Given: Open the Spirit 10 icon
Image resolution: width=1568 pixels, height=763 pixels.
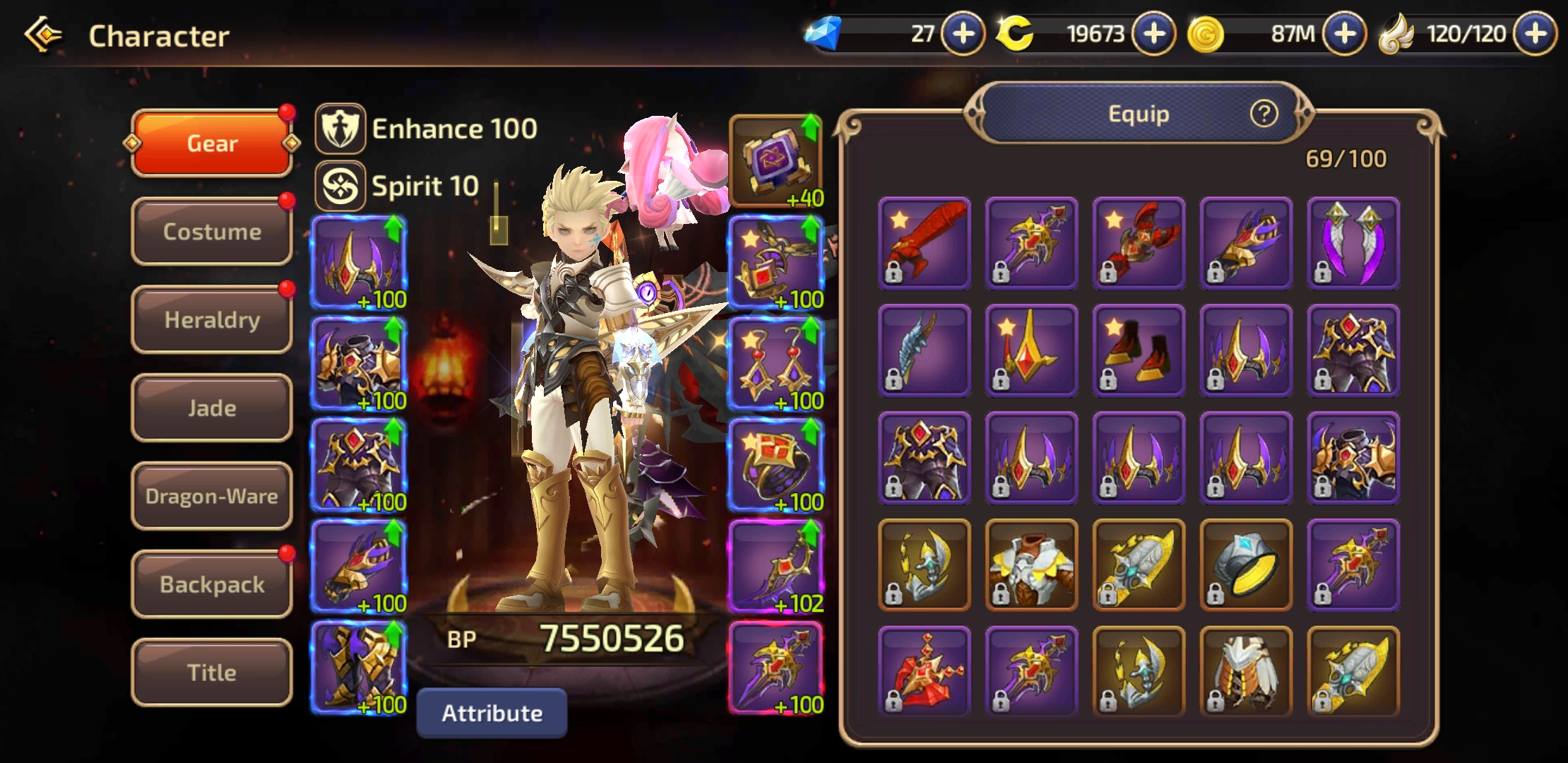Looking at the screenshot, I should (x=340, y=187).
